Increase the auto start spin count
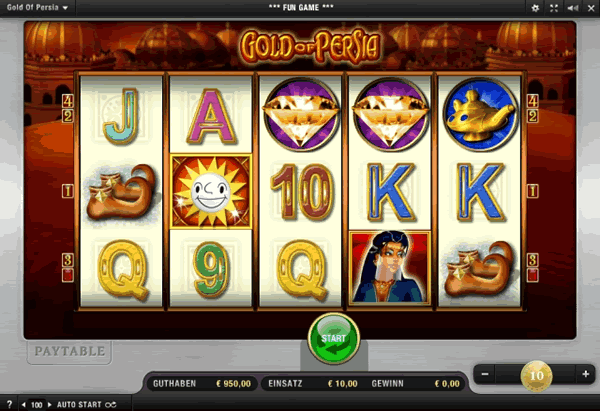Screen dimensions: 600x411 pos(49,404)
